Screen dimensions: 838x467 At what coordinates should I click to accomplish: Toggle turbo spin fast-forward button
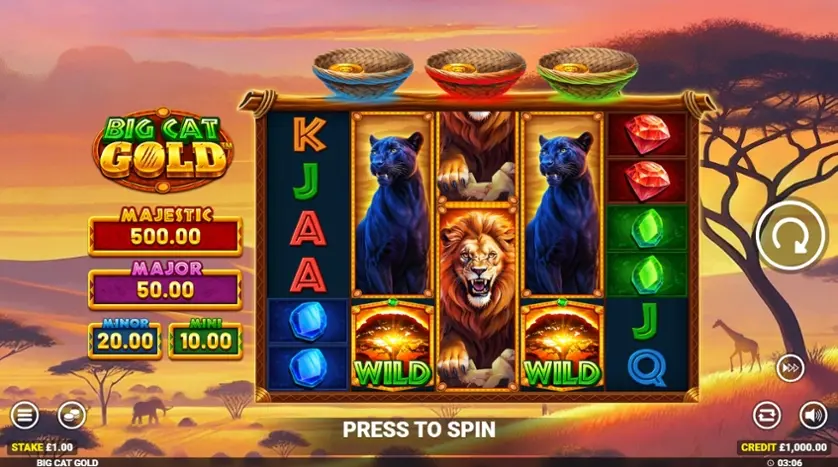[790, 368]
